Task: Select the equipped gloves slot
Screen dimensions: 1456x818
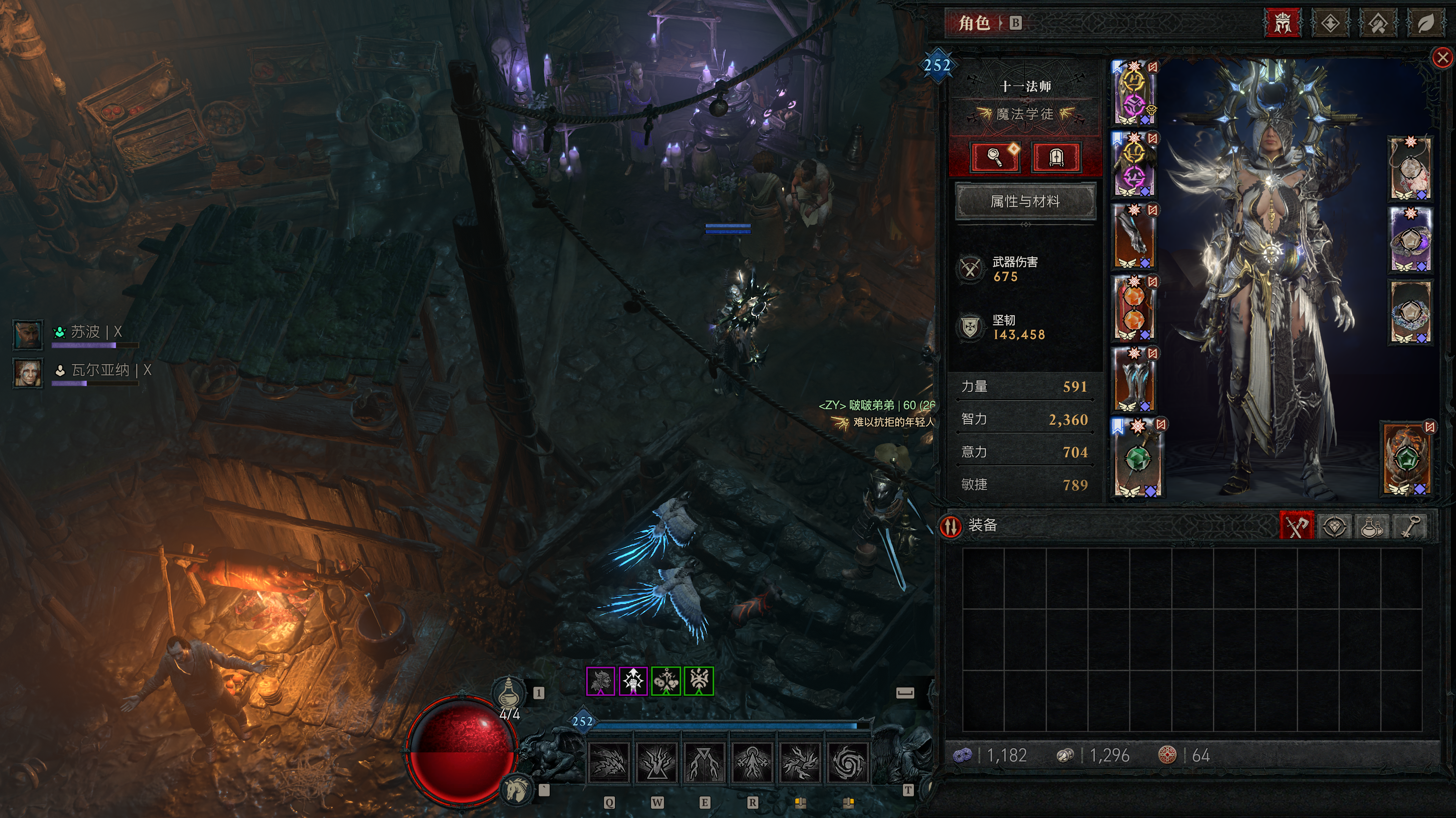Action: point(1134,237)
